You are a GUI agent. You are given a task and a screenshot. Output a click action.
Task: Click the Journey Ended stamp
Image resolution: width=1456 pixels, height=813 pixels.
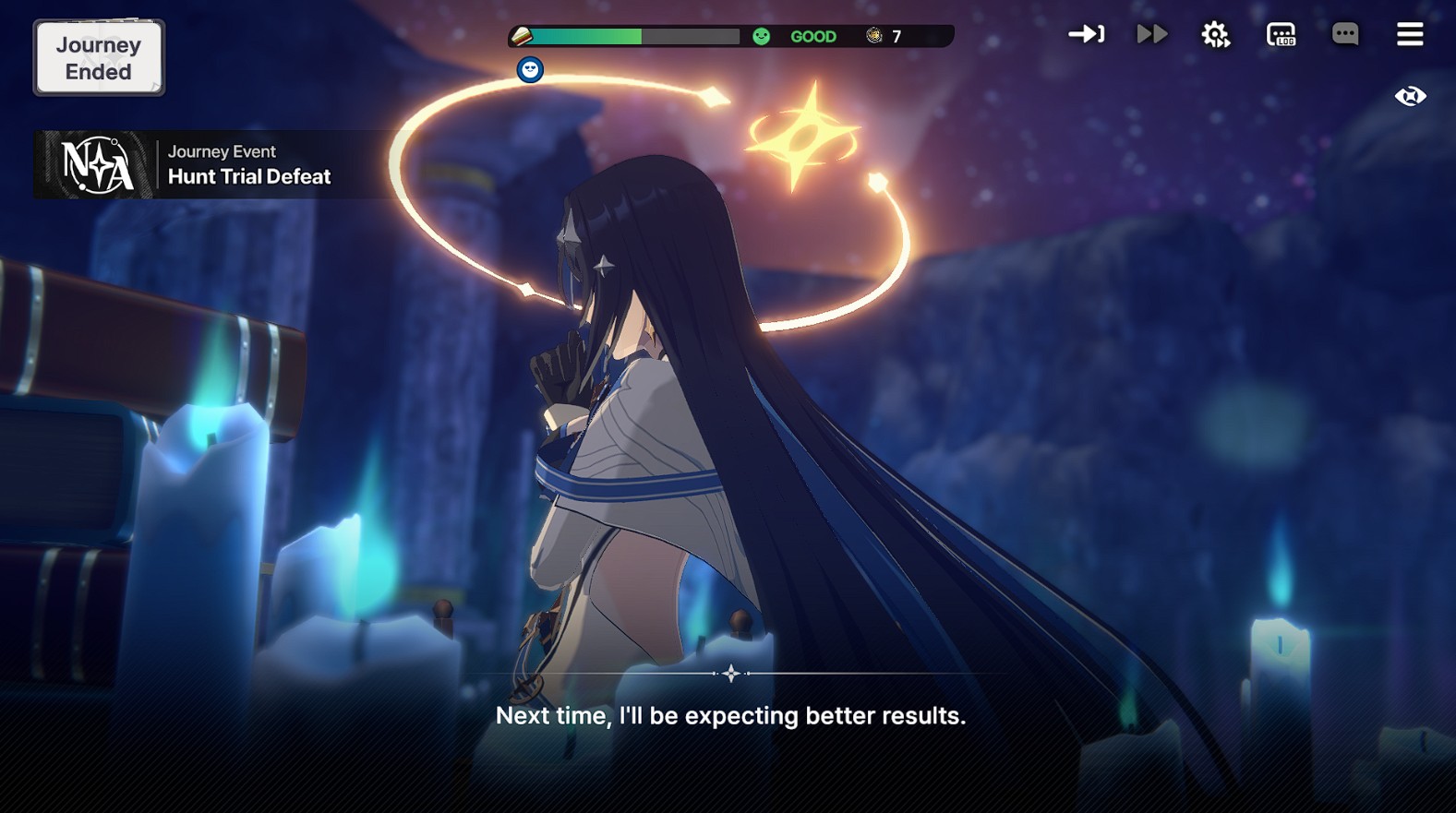[99, 58]
